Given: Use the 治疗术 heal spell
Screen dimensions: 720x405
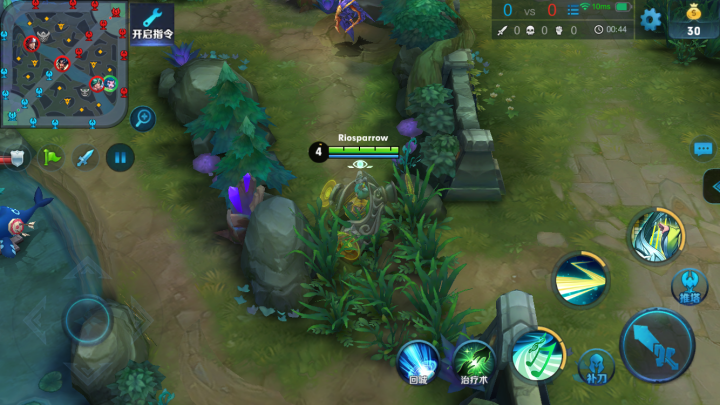Looking at the screenshot, I should (474, 360).
